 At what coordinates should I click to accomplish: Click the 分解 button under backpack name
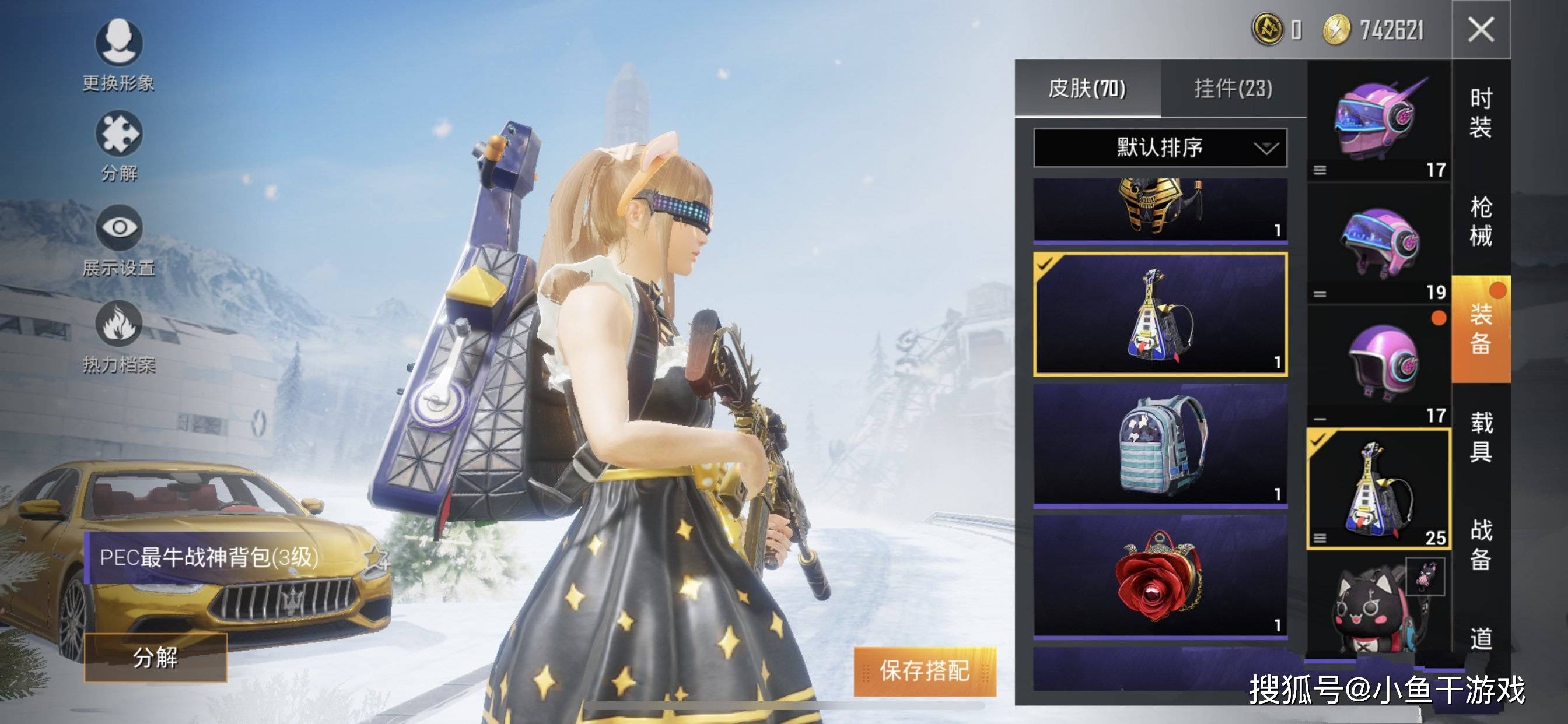155,657
